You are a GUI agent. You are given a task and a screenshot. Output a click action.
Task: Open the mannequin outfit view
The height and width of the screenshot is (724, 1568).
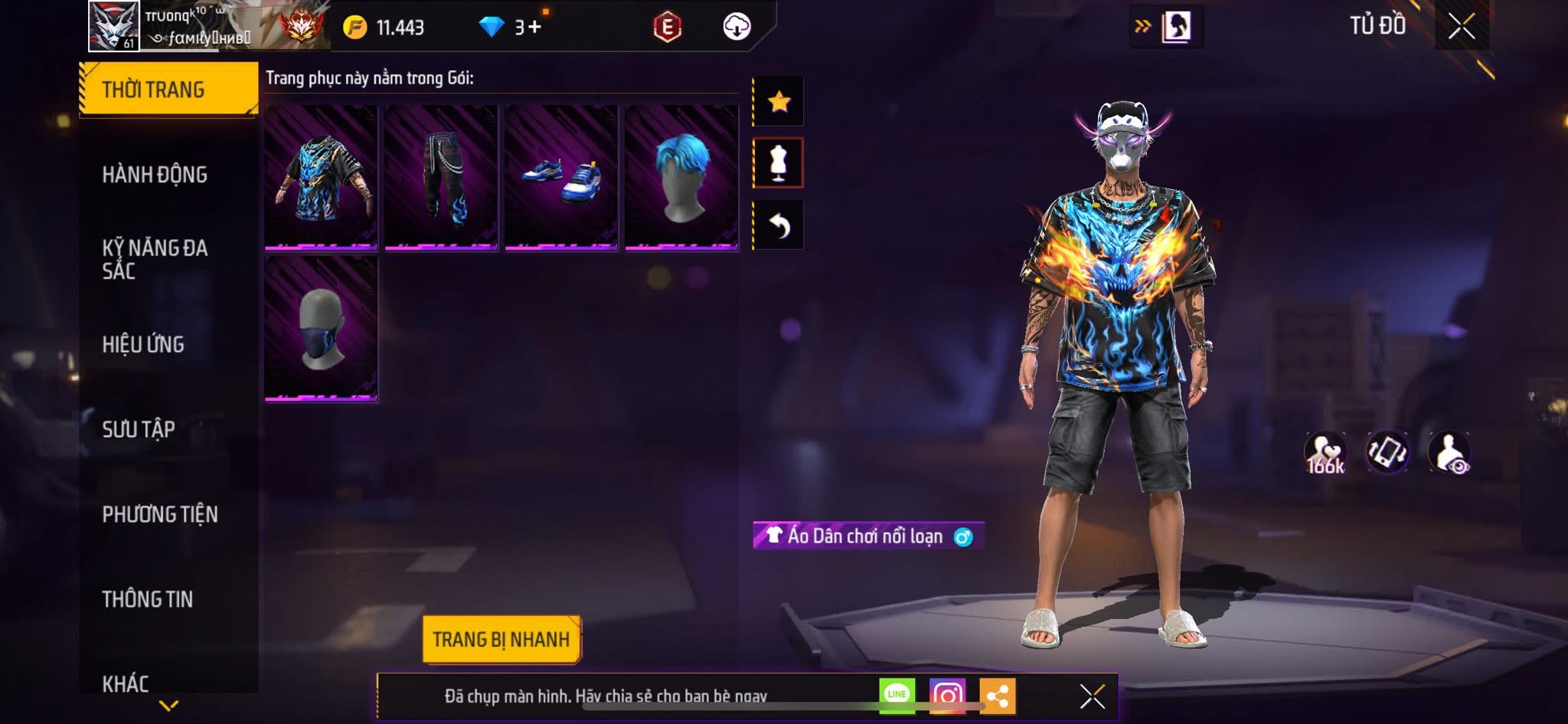tap(779, 163)
